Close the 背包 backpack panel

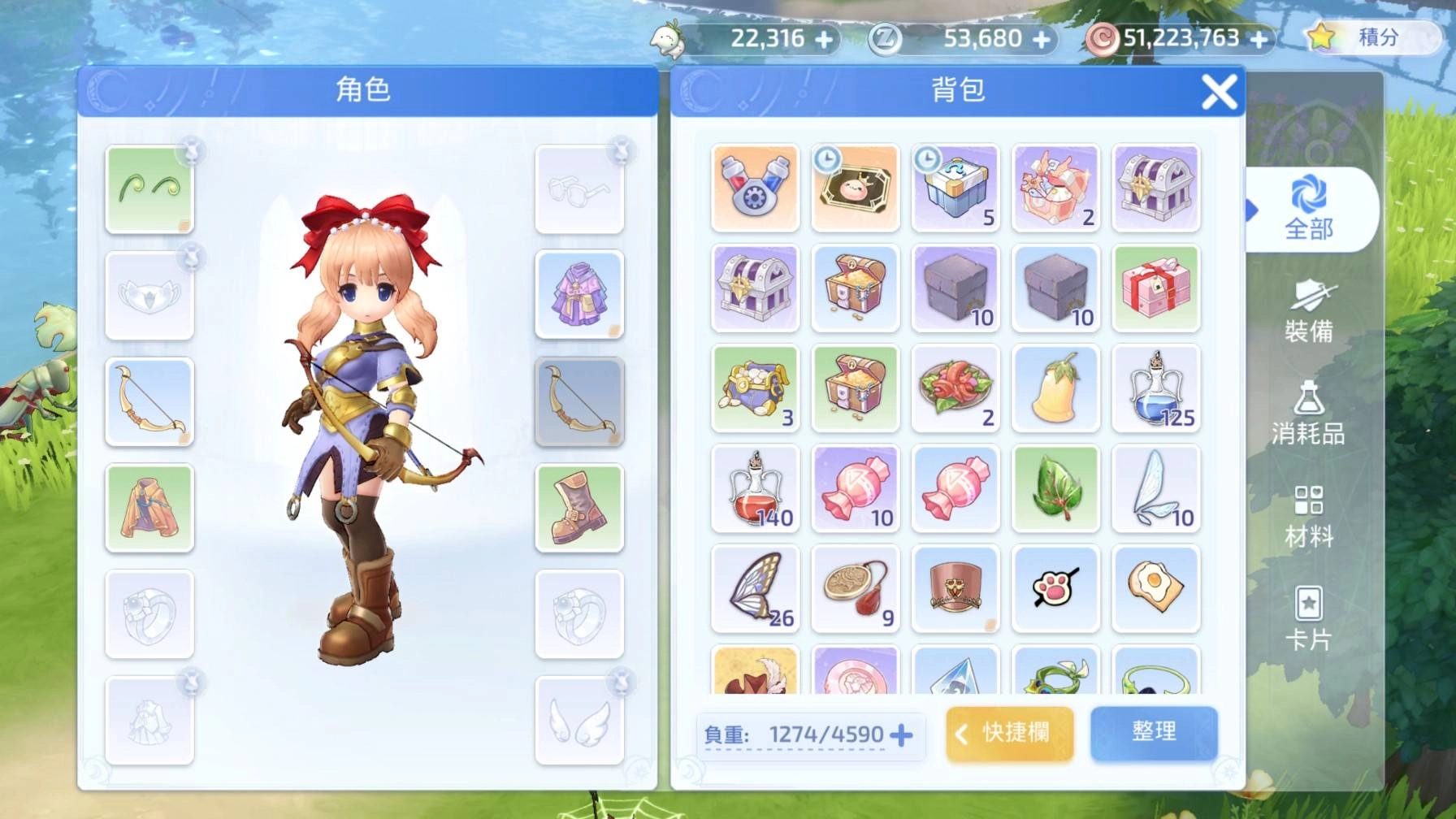(1219, 92)
